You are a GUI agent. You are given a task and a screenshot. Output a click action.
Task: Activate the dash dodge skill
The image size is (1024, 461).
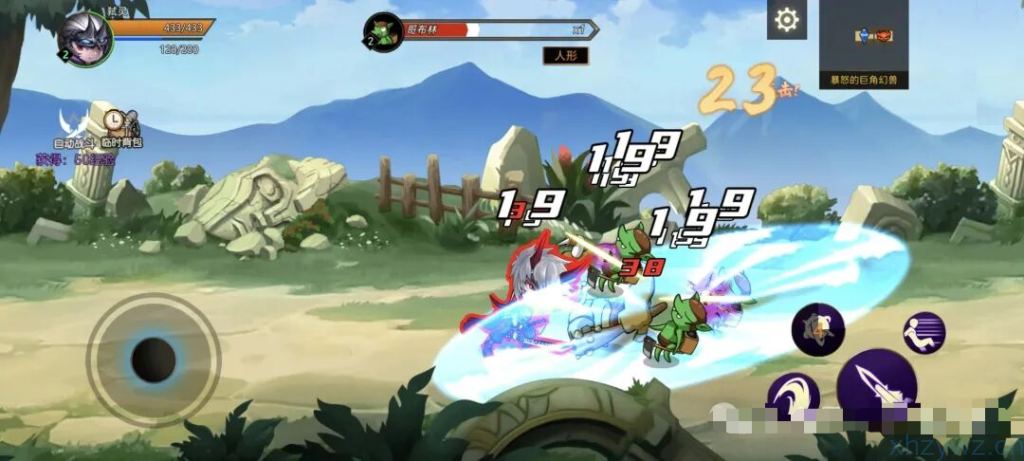924,333
